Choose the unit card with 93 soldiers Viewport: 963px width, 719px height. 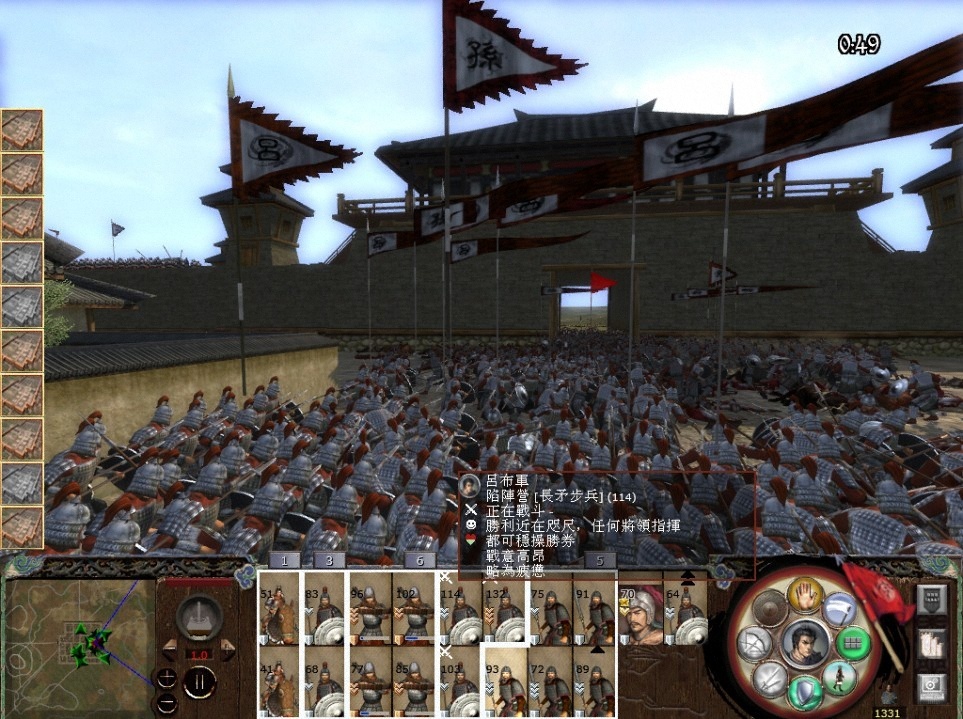click(505, 682)
